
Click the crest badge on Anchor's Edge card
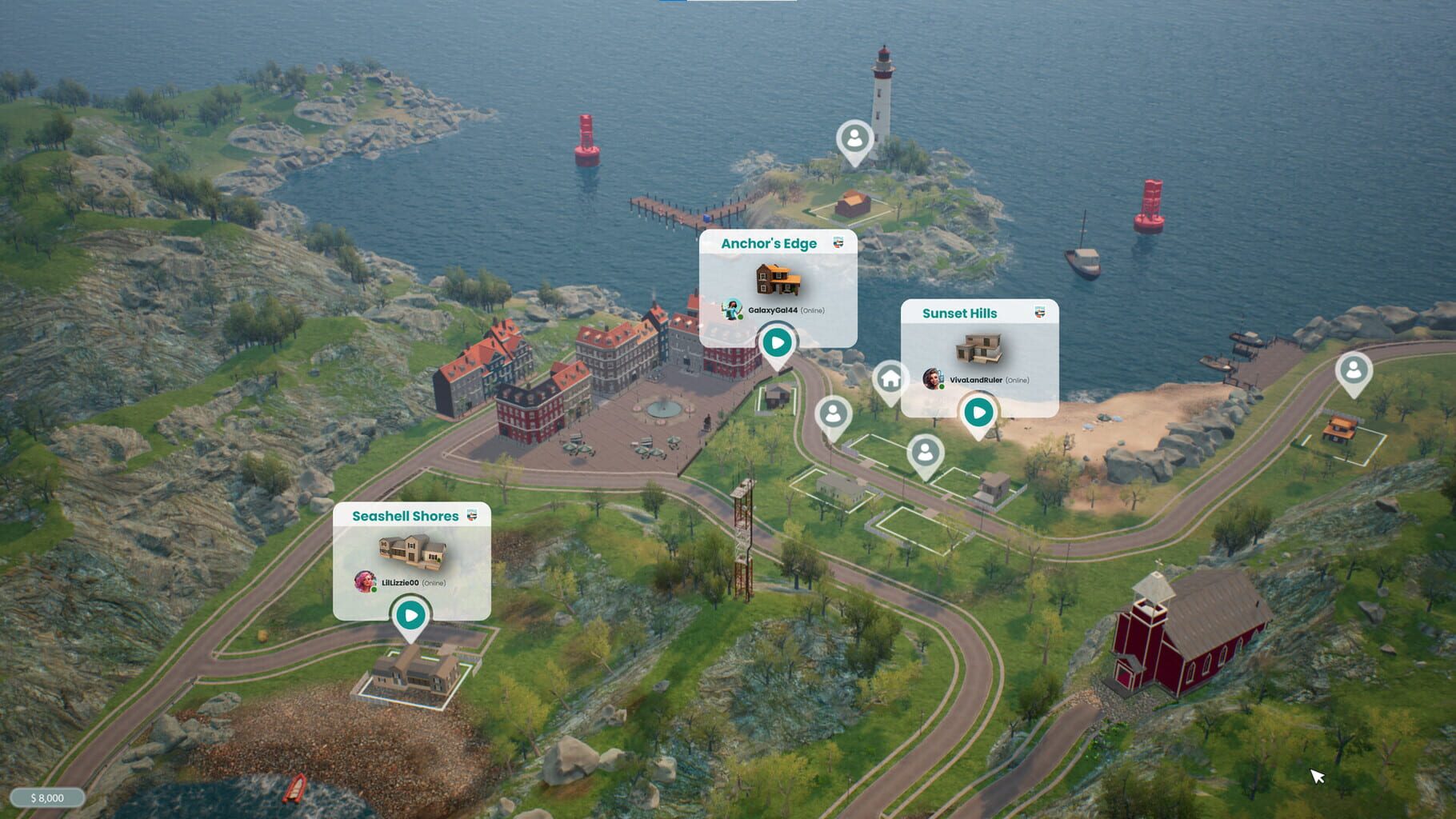coord(838,244)
